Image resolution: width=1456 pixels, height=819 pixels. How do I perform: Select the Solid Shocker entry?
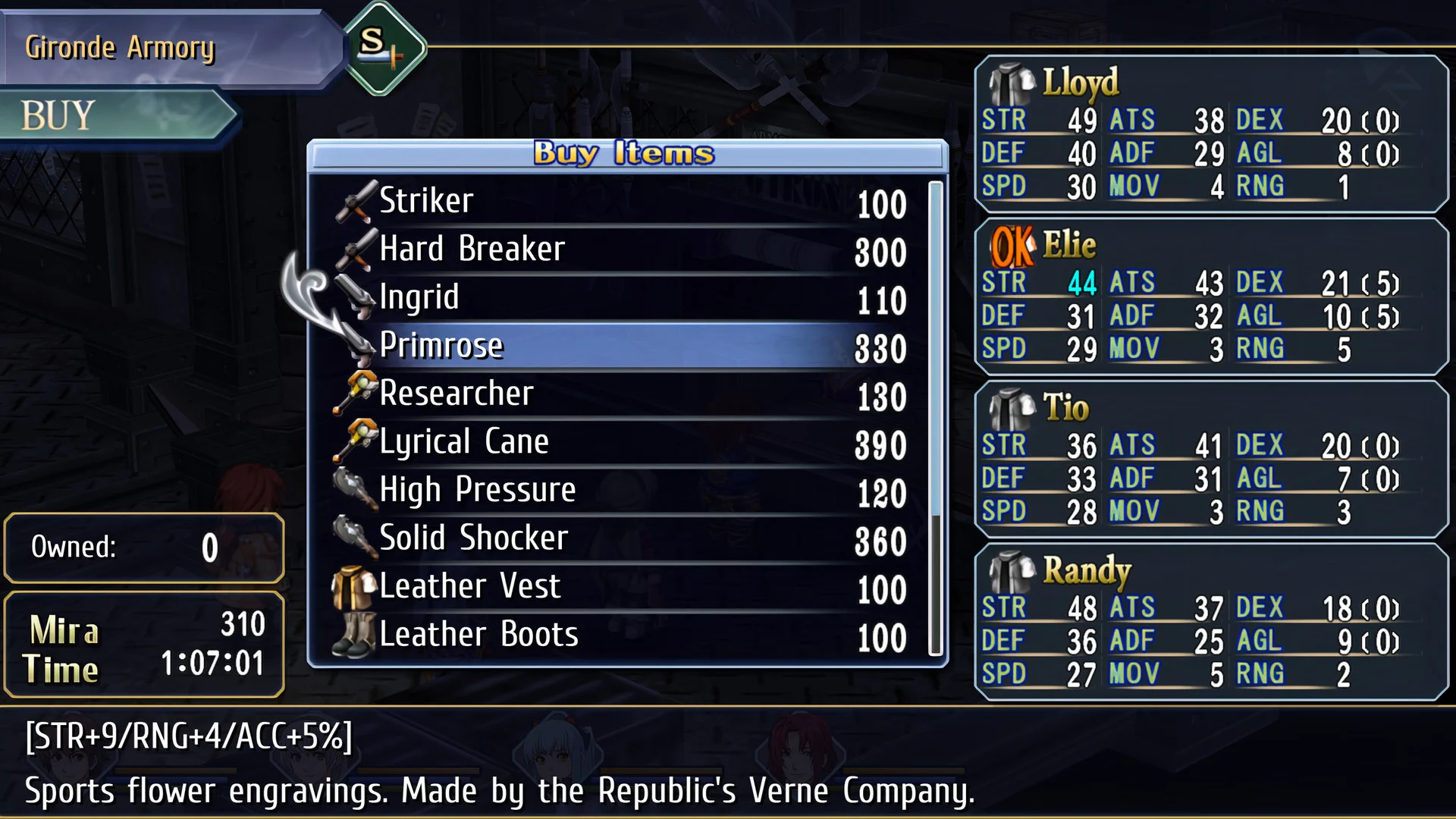(x=622, y=539)
